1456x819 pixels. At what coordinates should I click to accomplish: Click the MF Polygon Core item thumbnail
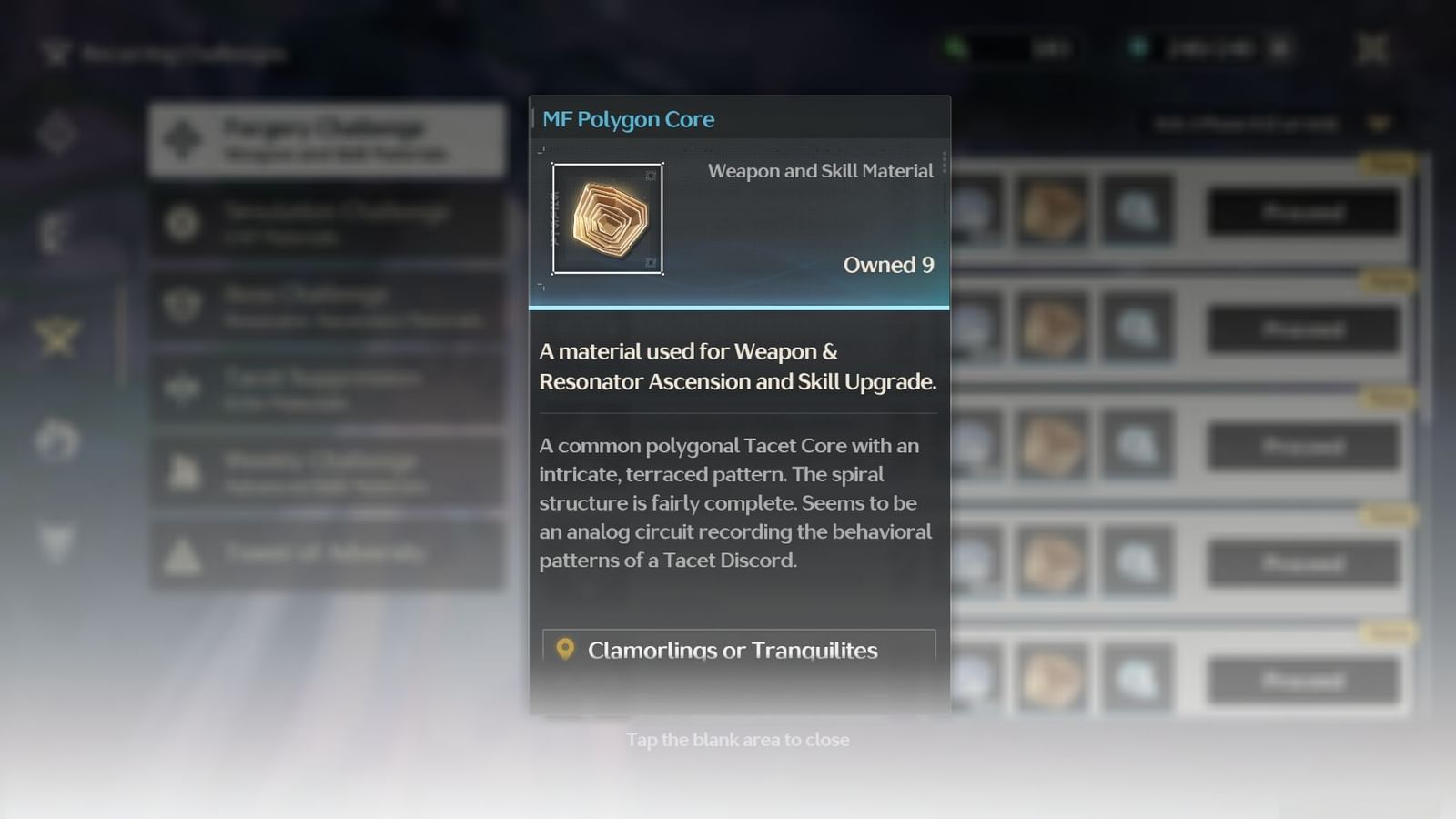pos(608,218)
